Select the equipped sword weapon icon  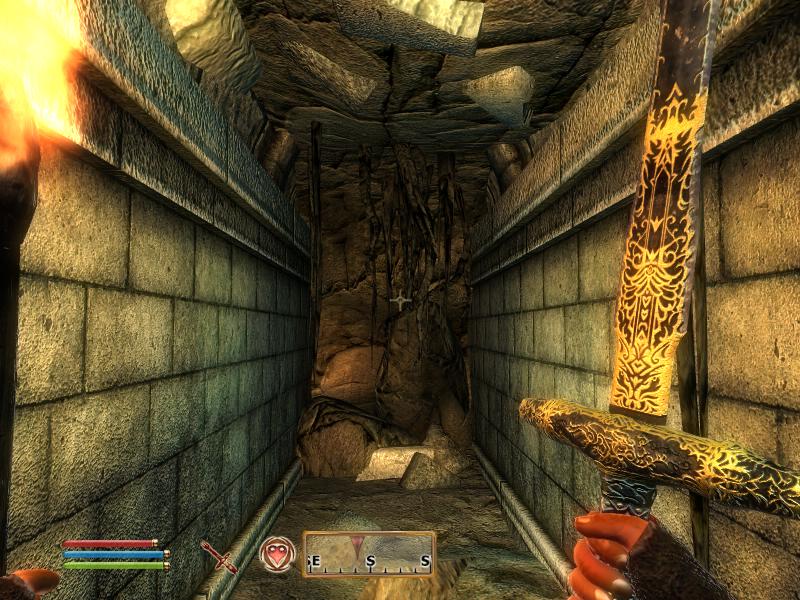click(218, 555)
